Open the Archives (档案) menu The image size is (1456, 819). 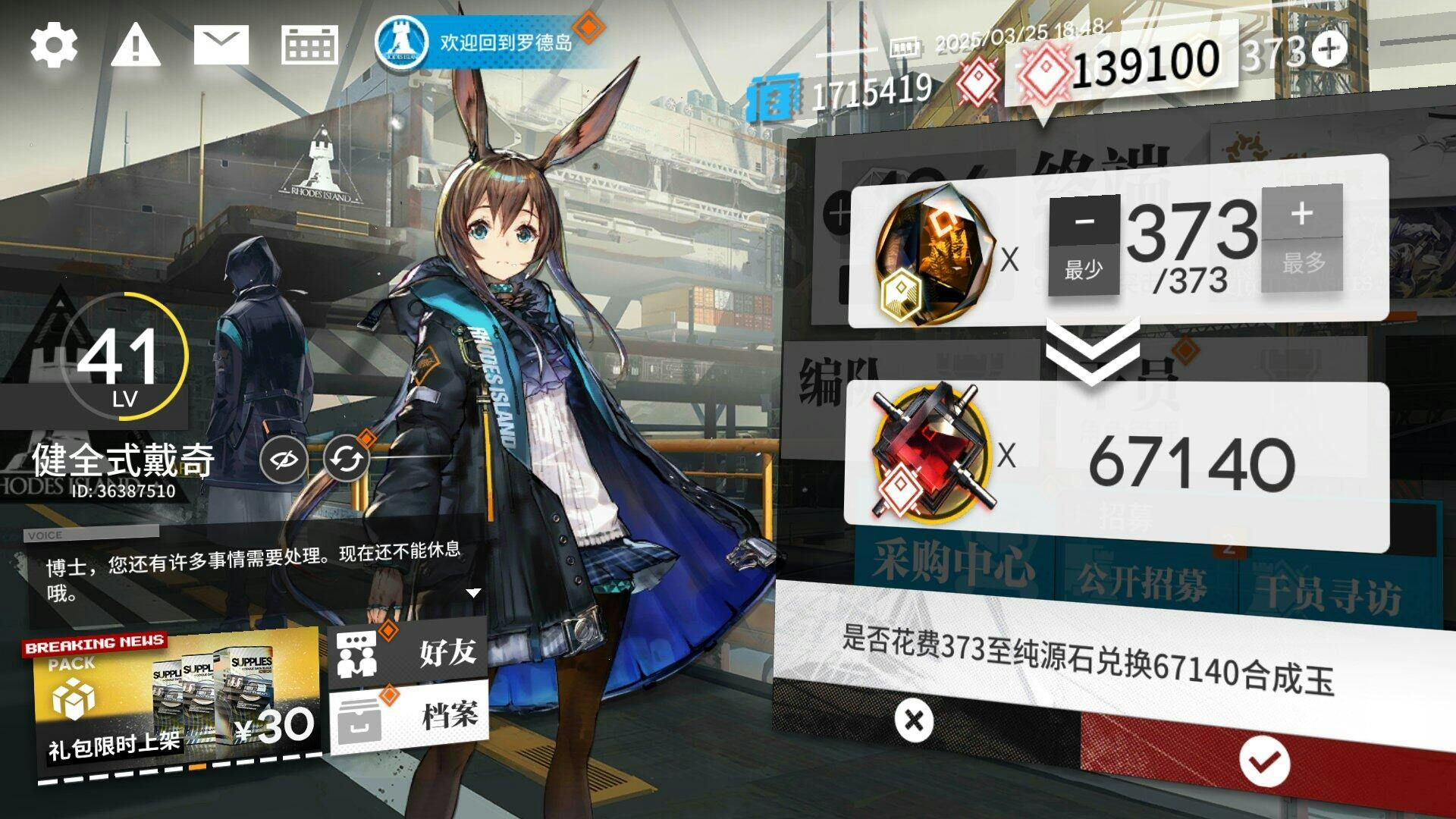(409, 715)
